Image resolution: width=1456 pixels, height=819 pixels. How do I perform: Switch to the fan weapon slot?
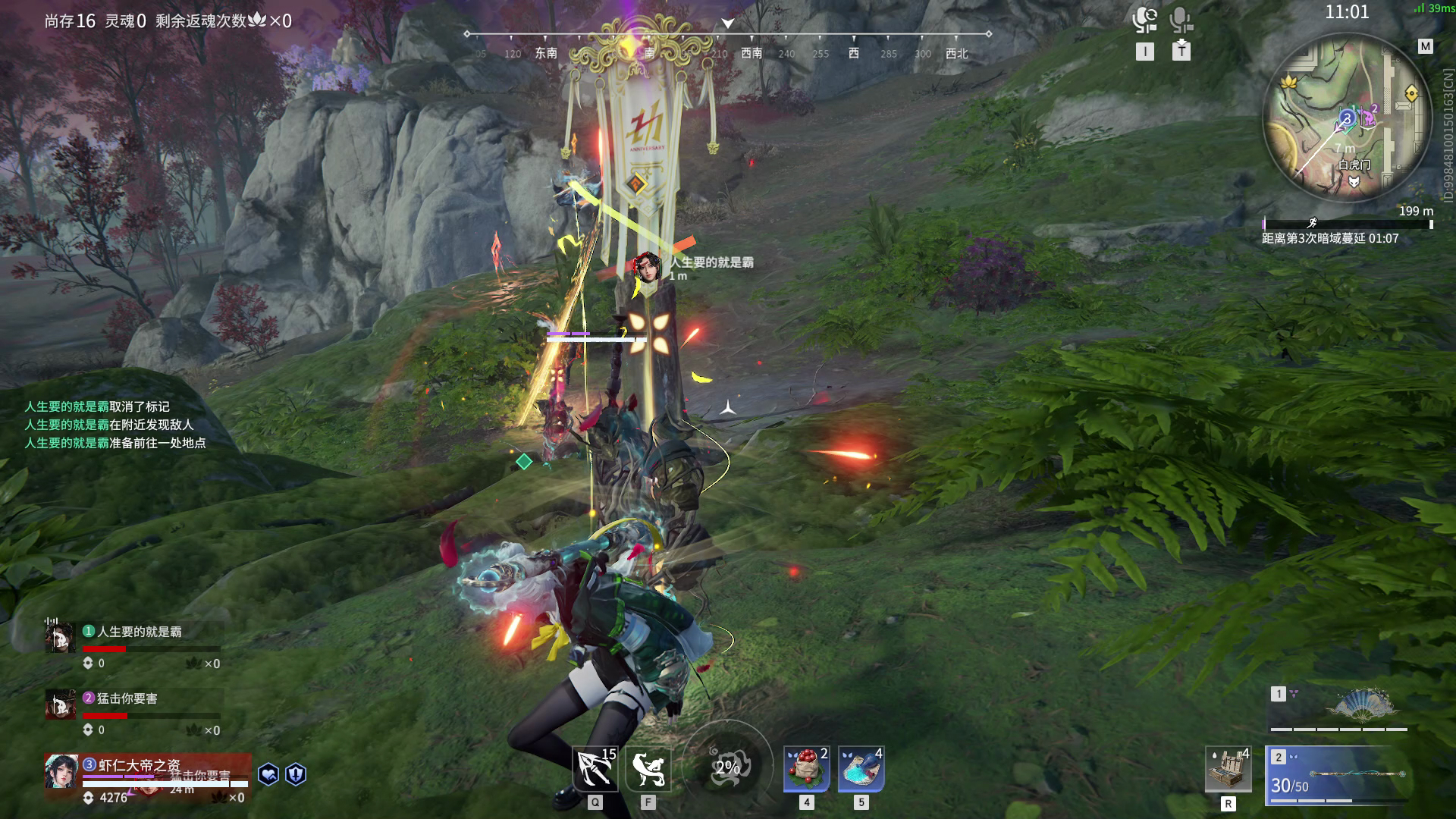point(1339,708)
